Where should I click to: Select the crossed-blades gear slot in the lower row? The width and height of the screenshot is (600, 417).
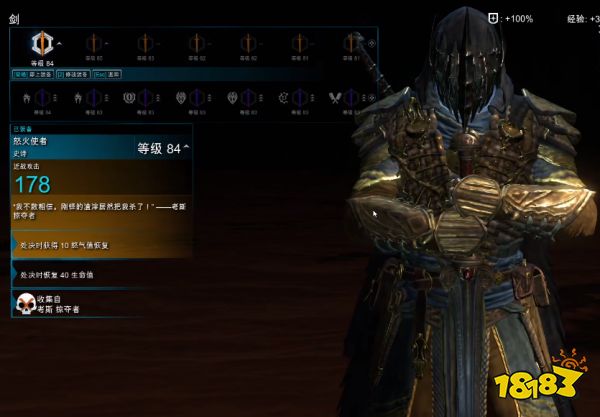coord(337,98)
